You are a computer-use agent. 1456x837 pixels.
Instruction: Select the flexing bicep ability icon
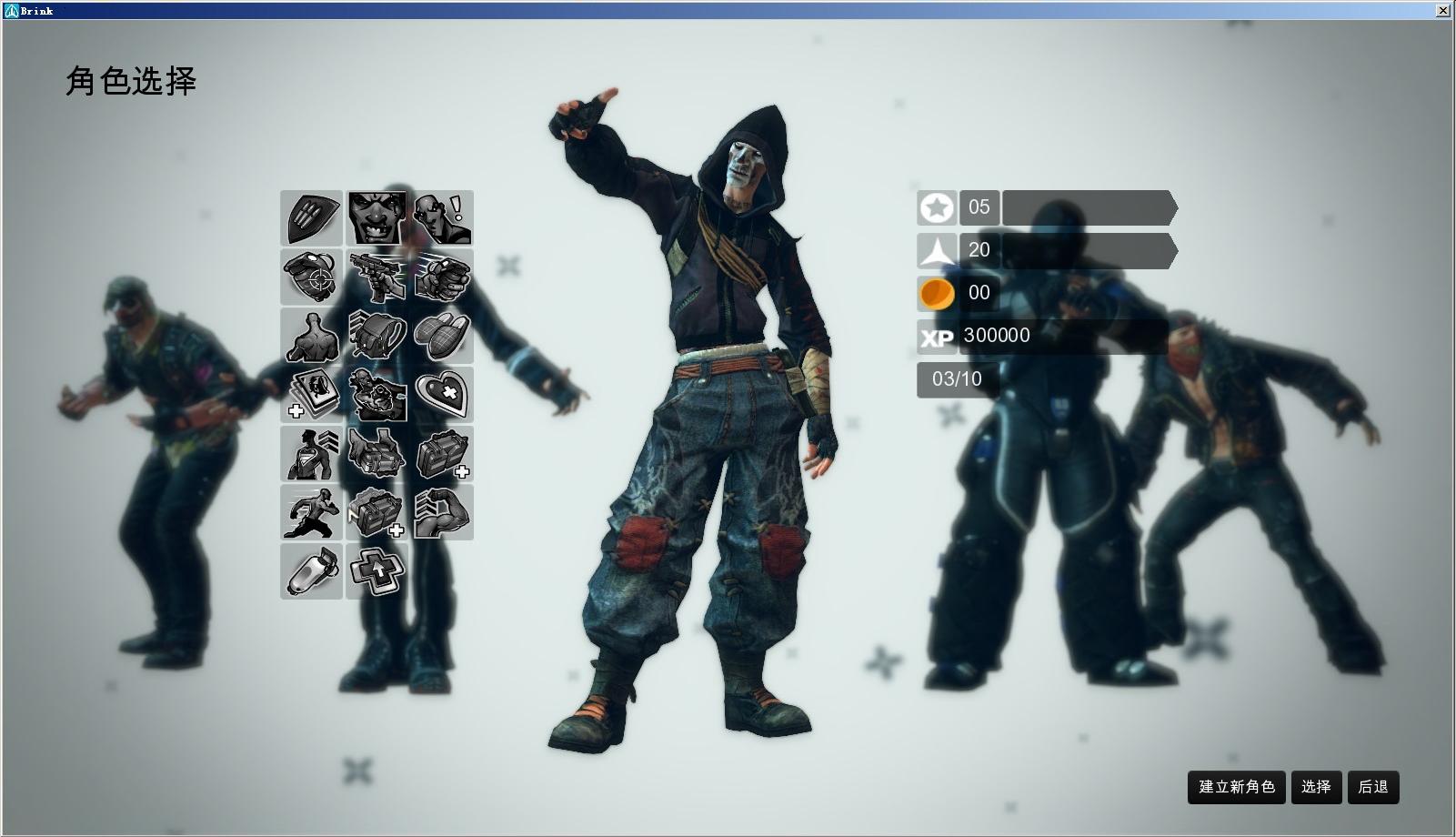point(443,512)
